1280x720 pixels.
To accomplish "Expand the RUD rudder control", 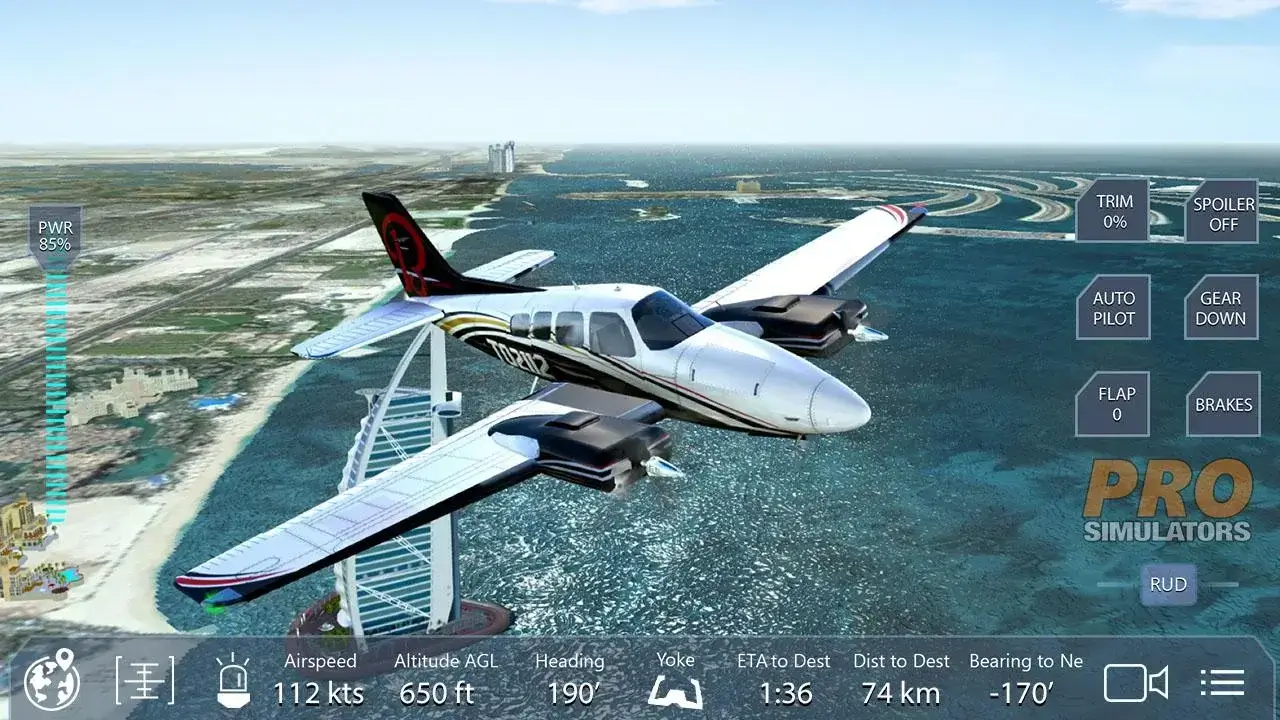I will [x=1167, y=585].
